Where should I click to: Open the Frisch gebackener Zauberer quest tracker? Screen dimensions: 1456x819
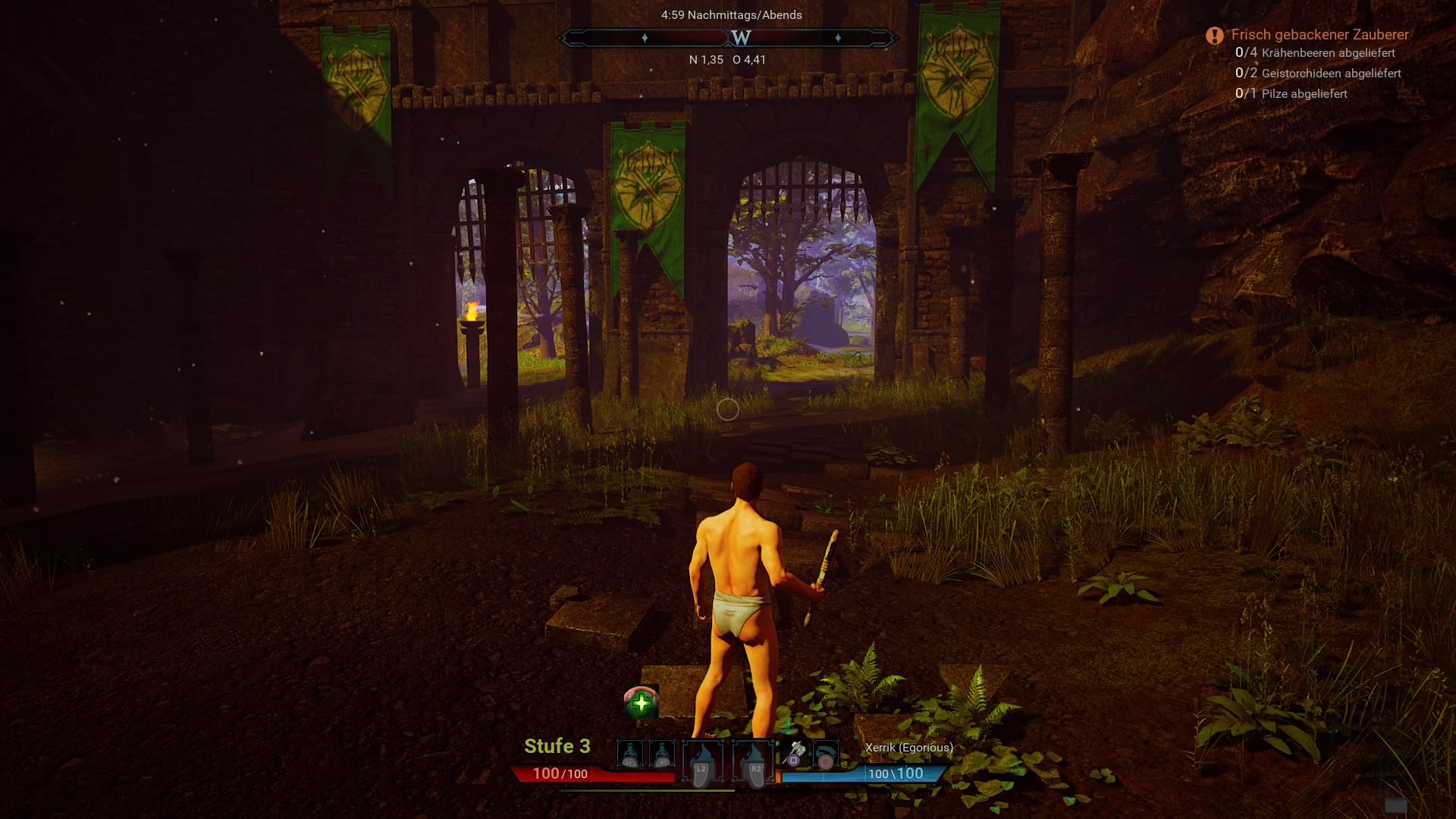[1319, 35]
